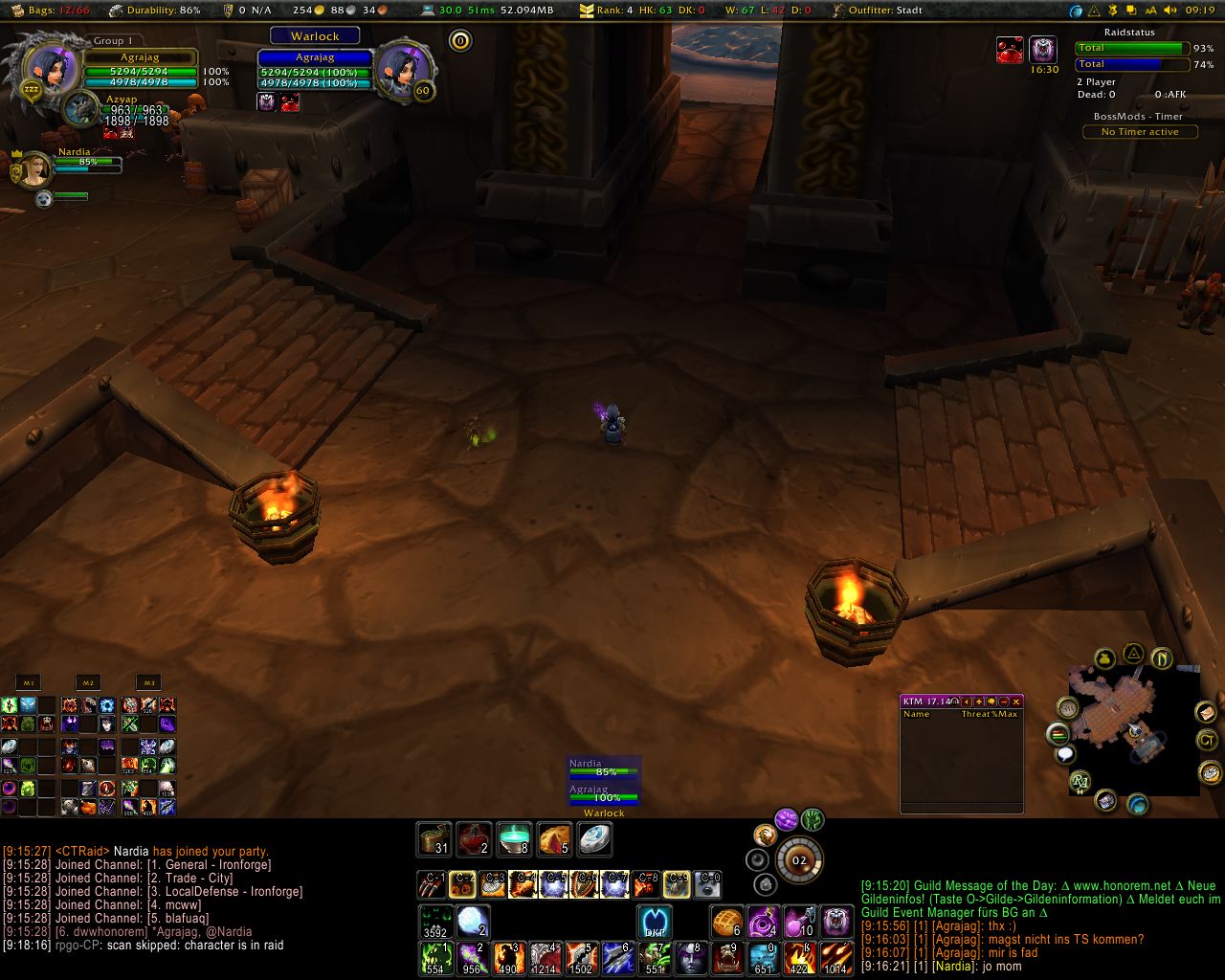Open the CT mod minimap button

pos(1208,740)
